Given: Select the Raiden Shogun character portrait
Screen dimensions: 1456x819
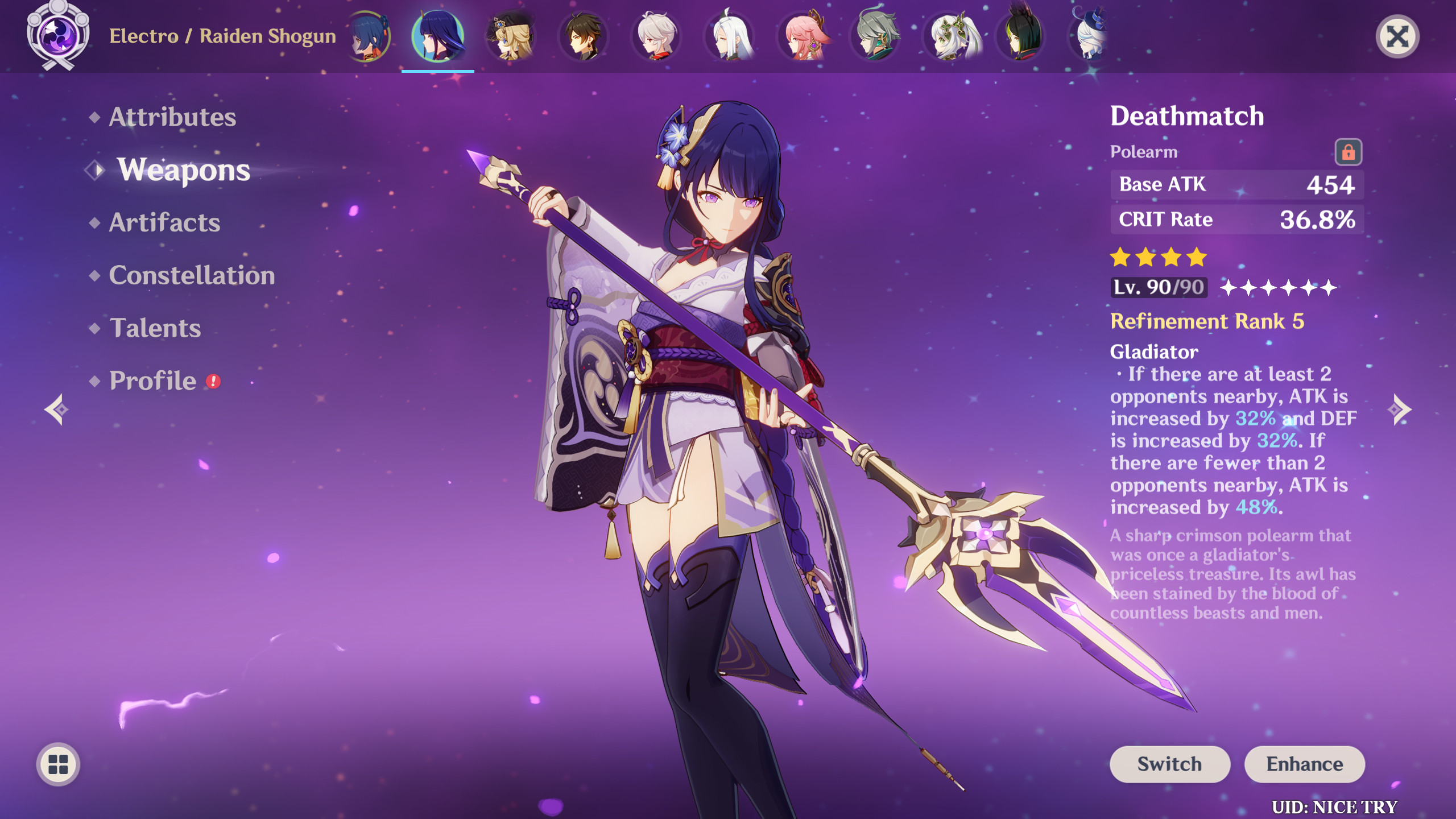Looking at the screenshot, I should (436, 37).
